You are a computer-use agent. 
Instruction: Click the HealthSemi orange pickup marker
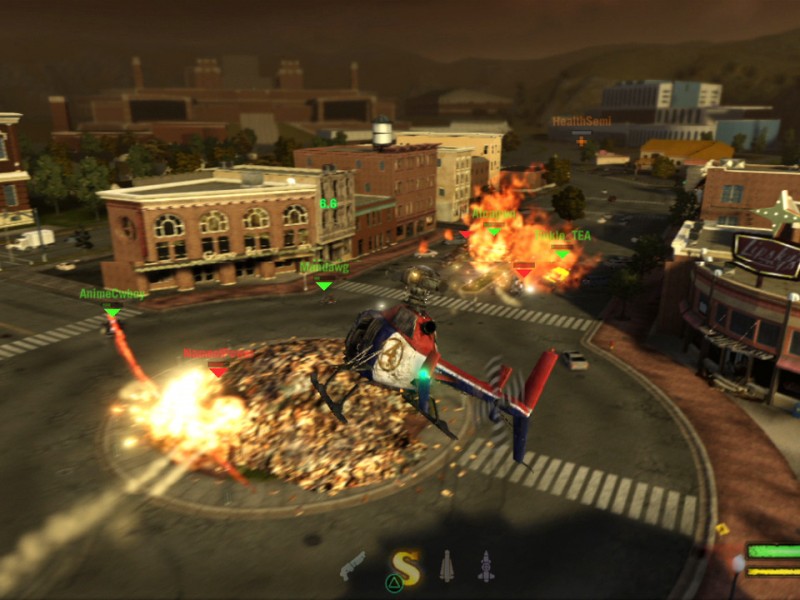click(x=582, y=141)
